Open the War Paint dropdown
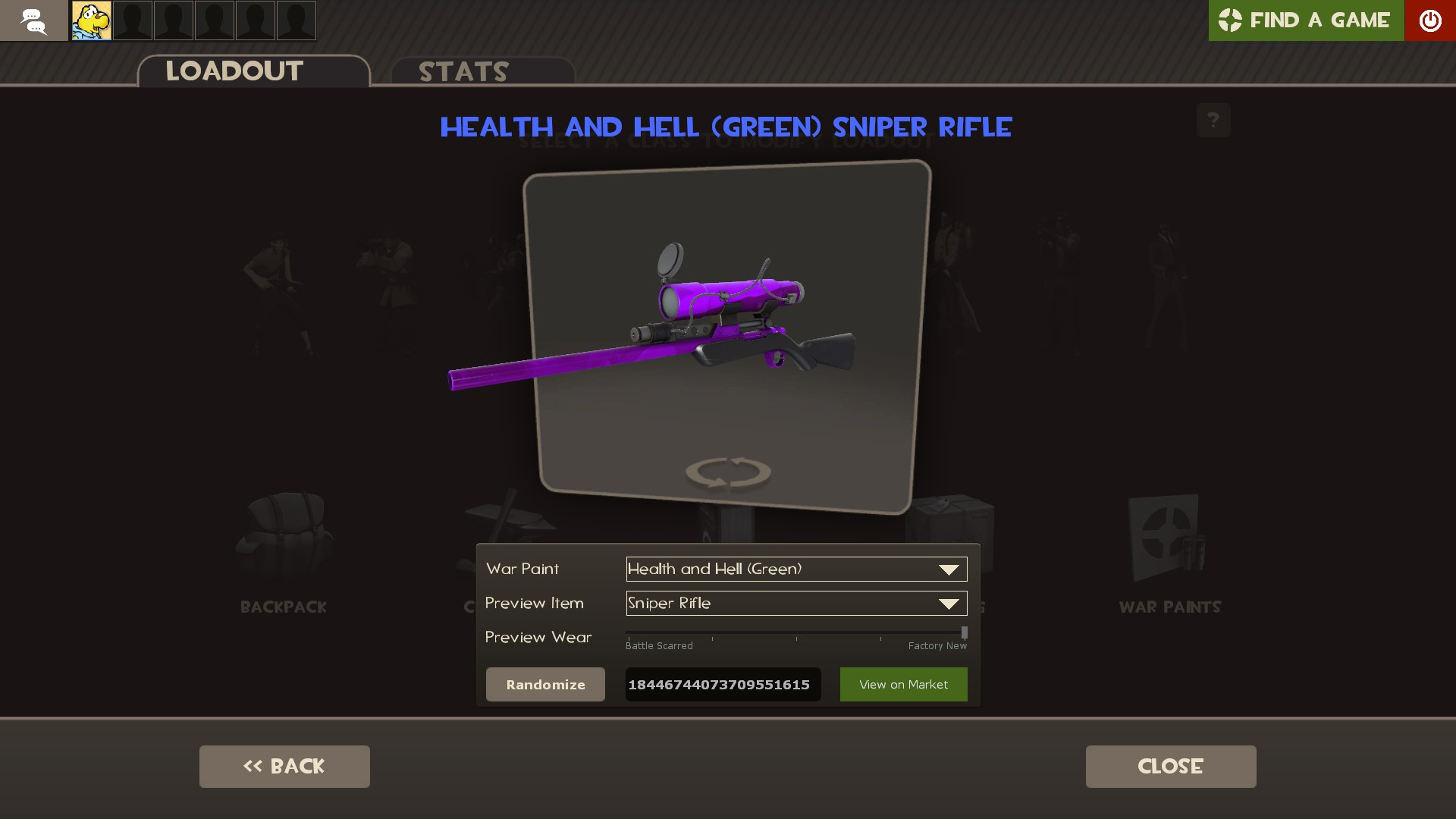The image size is (1456, 819). (795, 569)
